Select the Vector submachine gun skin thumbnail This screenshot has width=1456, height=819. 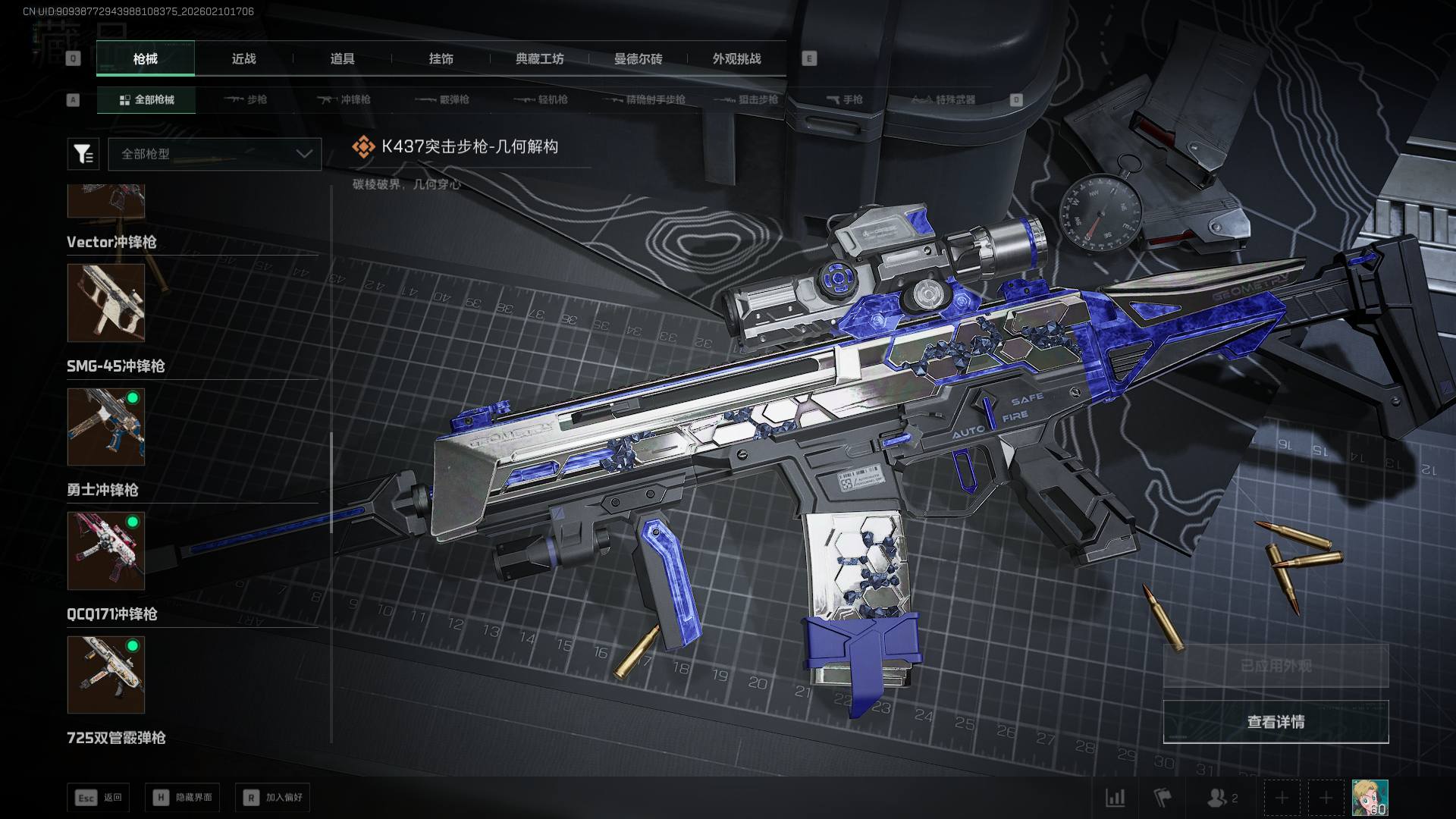click(x=105, y=303)
